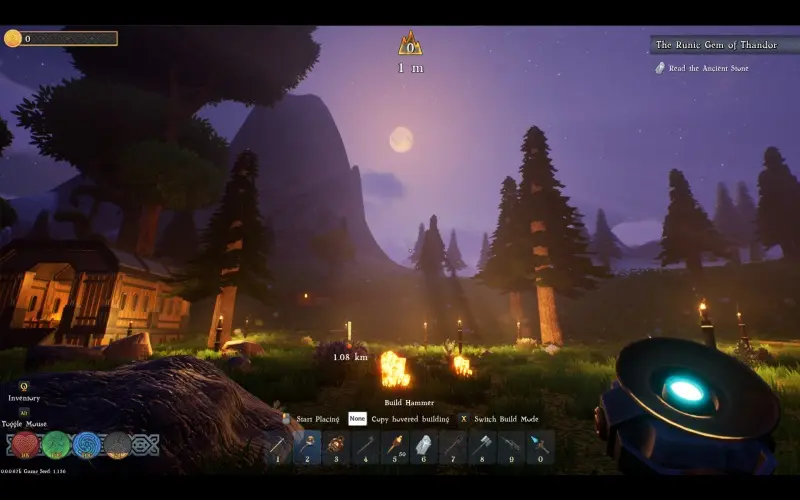Open The Runic Gem of Thandor quest tracker
This screenshot has height=500, width=800.
(x=717, y=44)
